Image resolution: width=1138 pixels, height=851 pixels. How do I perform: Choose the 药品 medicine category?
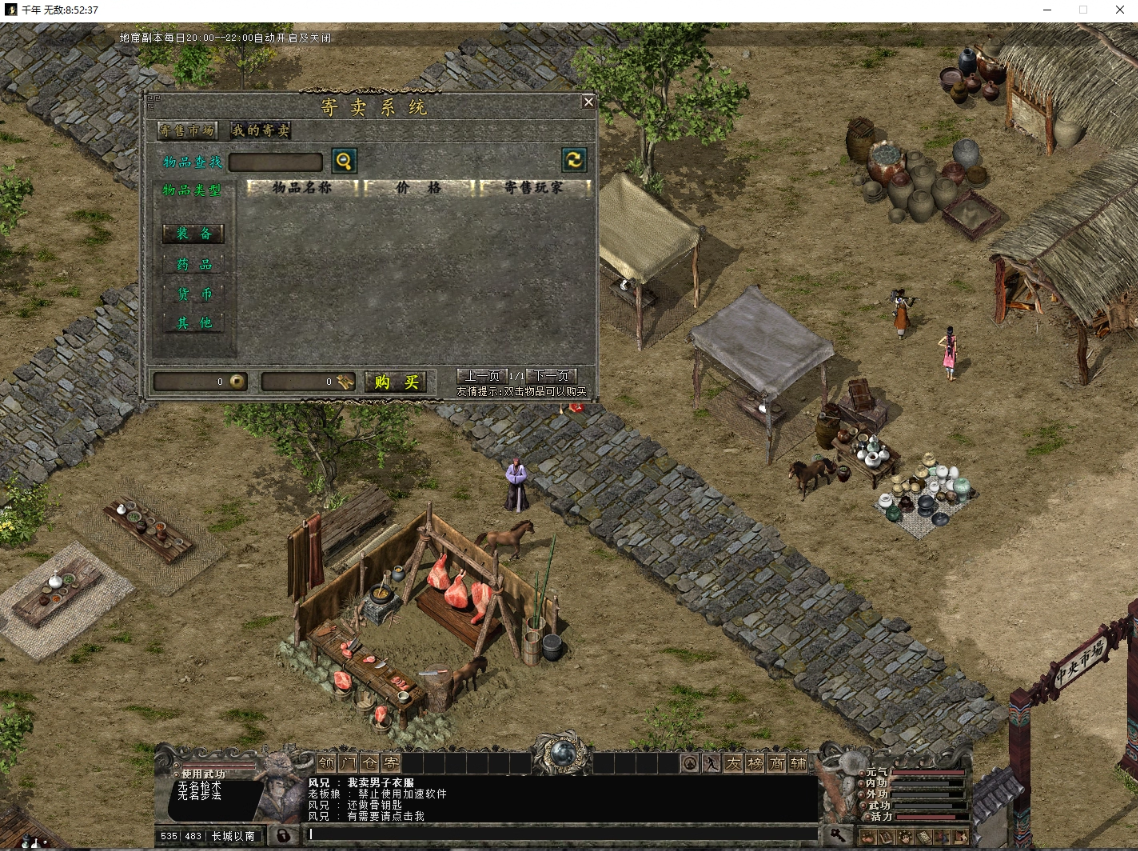click(x=194, y=265)
